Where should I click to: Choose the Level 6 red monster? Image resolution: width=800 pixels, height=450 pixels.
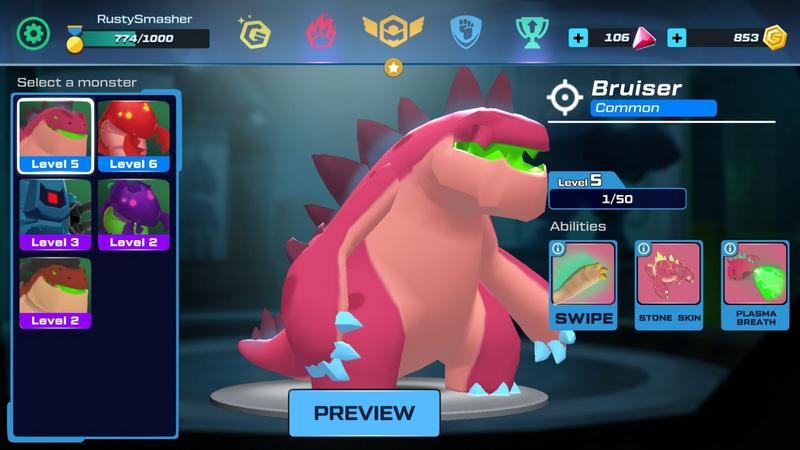pyautogui.click(x=133, y=135)
